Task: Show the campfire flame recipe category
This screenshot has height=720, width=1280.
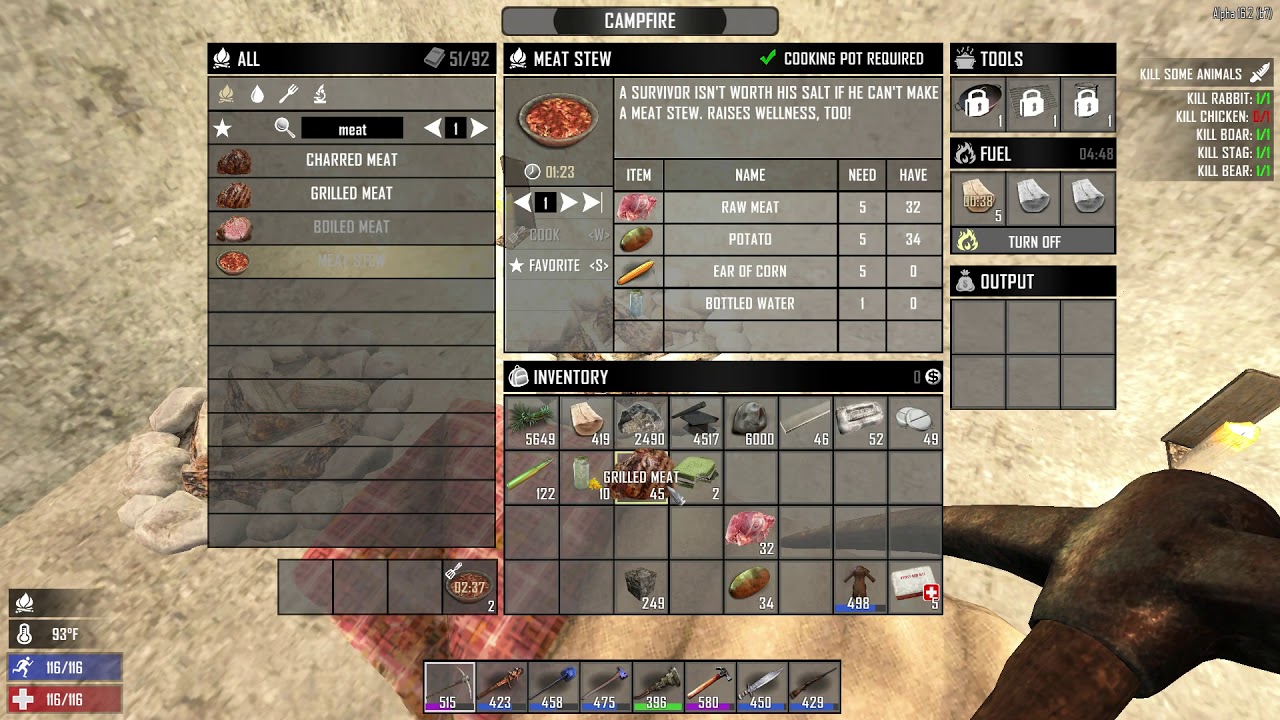Action: pos(226,94)
